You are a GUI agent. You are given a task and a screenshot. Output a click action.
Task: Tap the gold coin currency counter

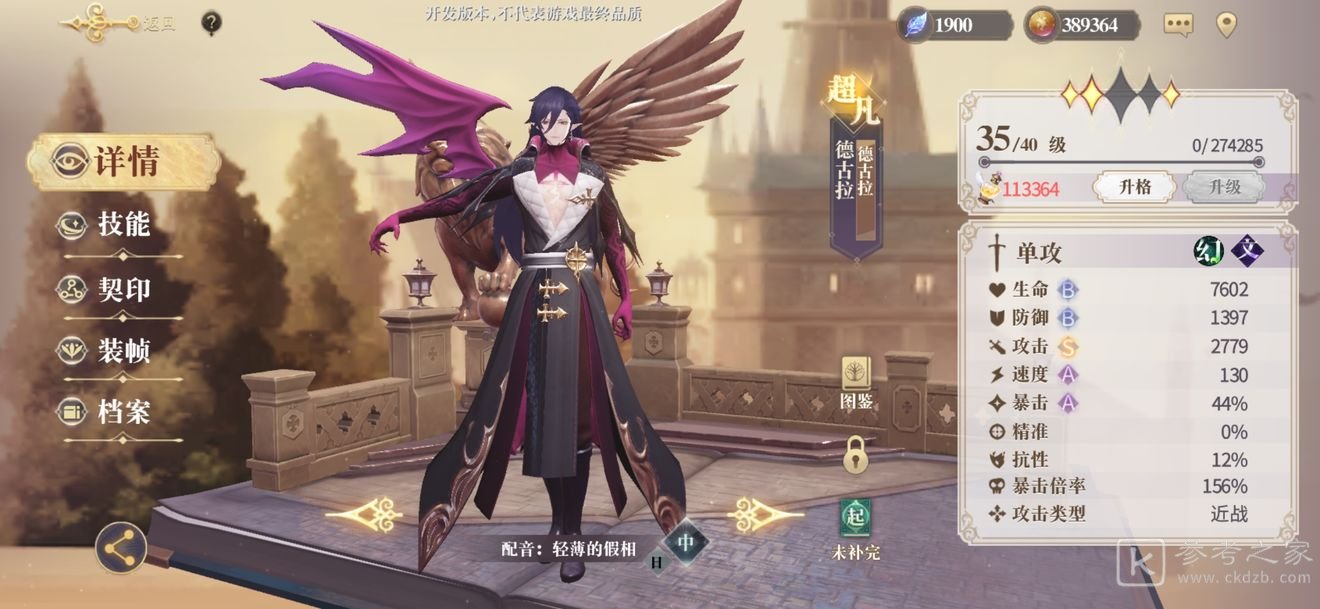(x=1083, y=25)
